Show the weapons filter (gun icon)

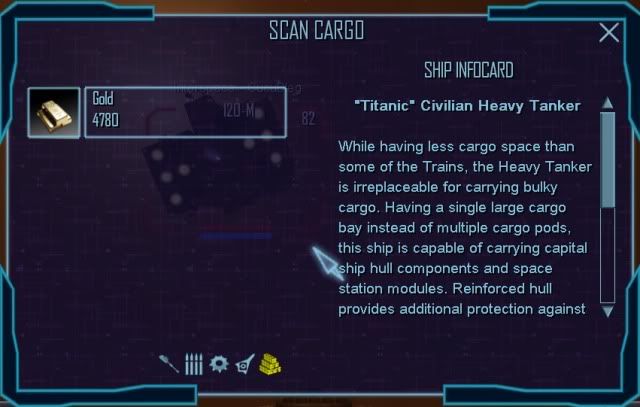click(171, 364)
